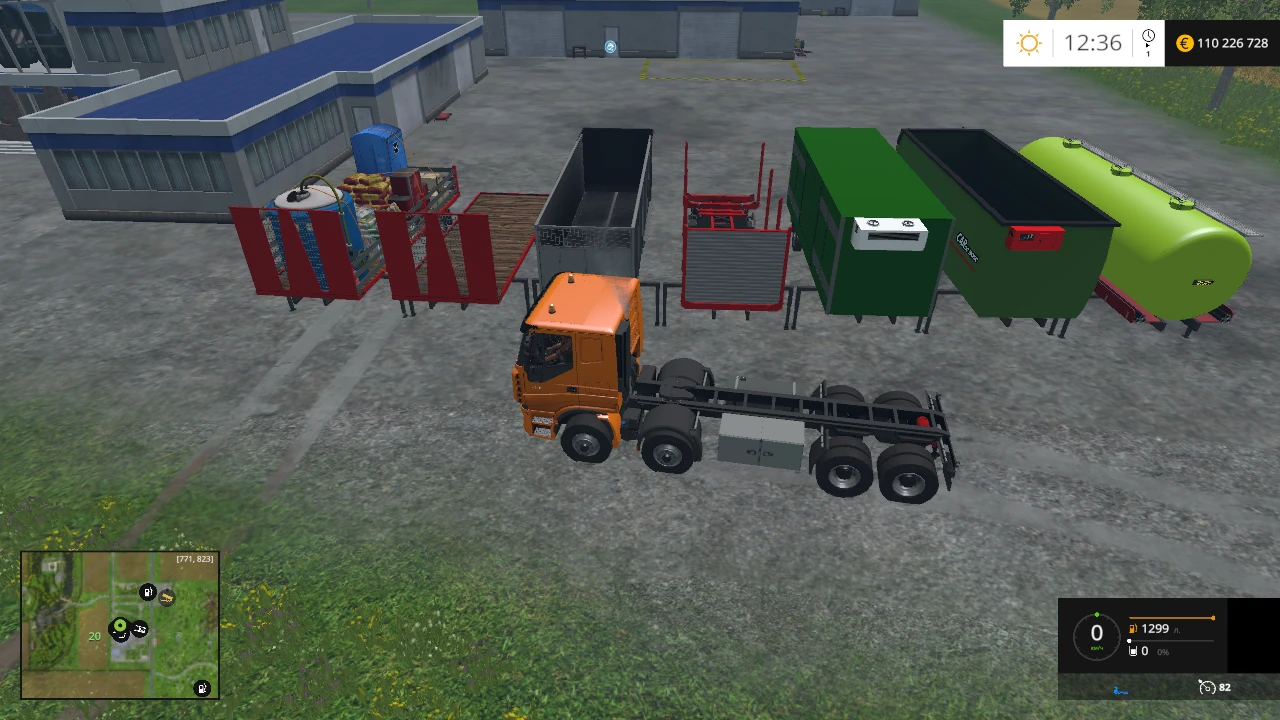This screenshot has width=1280, height=720.
Task: Click the green player marker on the minimap
Action: point(120,625)
